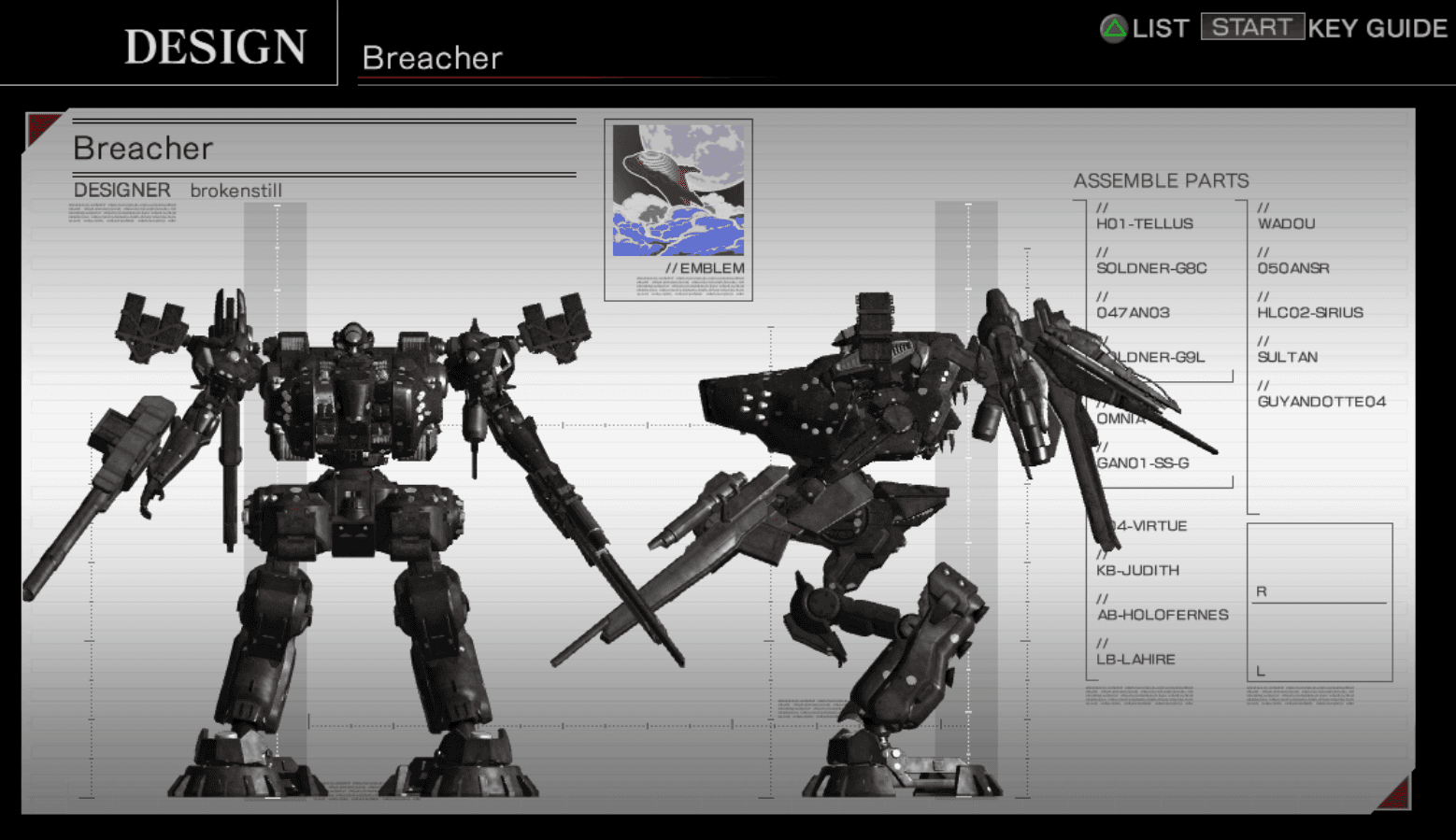Select the R slot in weapon box
Viewport: 1456px width, 840px height.
pos(1261,591)
